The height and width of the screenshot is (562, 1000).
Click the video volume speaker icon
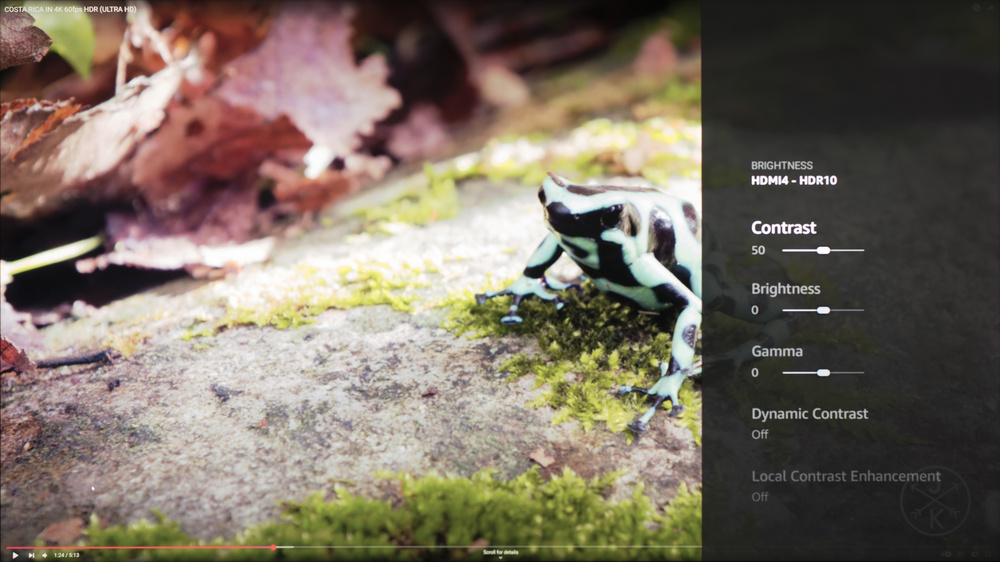(44, 555)
